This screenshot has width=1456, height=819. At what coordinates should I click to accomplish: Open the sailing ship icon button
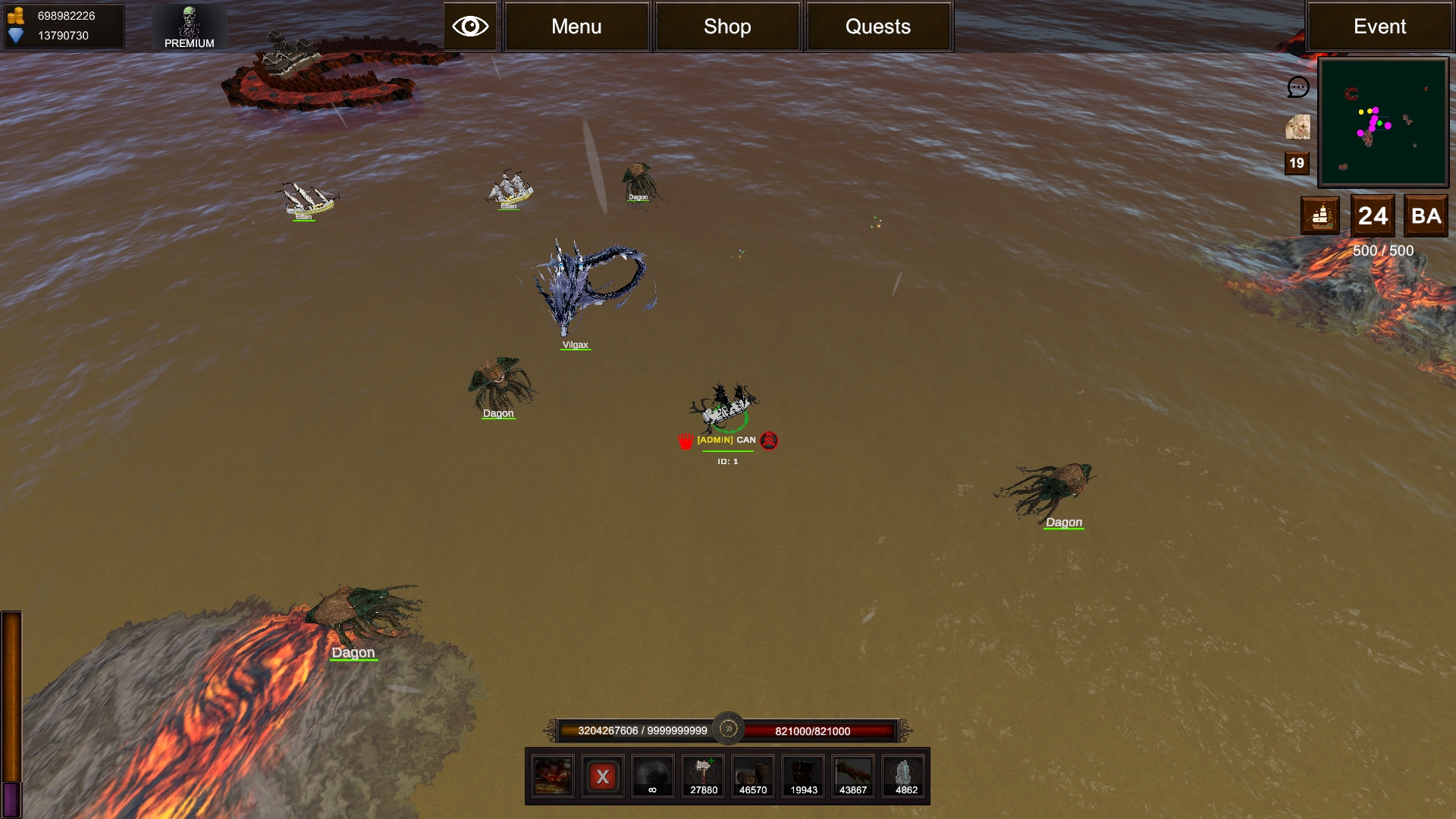click(1320, 216)
